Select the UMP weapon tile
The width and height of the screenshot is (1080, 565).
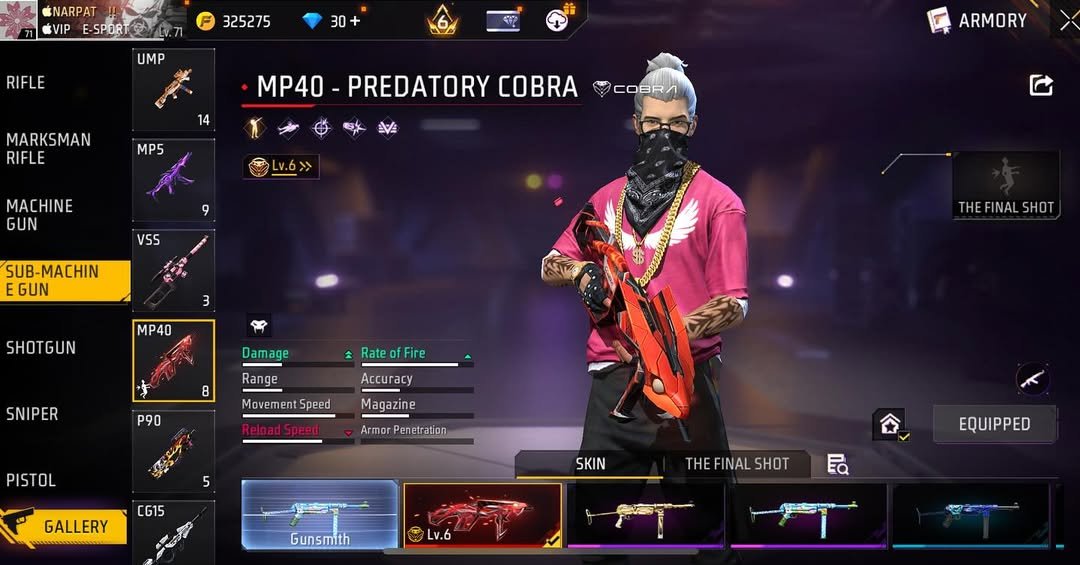(173, 90)
